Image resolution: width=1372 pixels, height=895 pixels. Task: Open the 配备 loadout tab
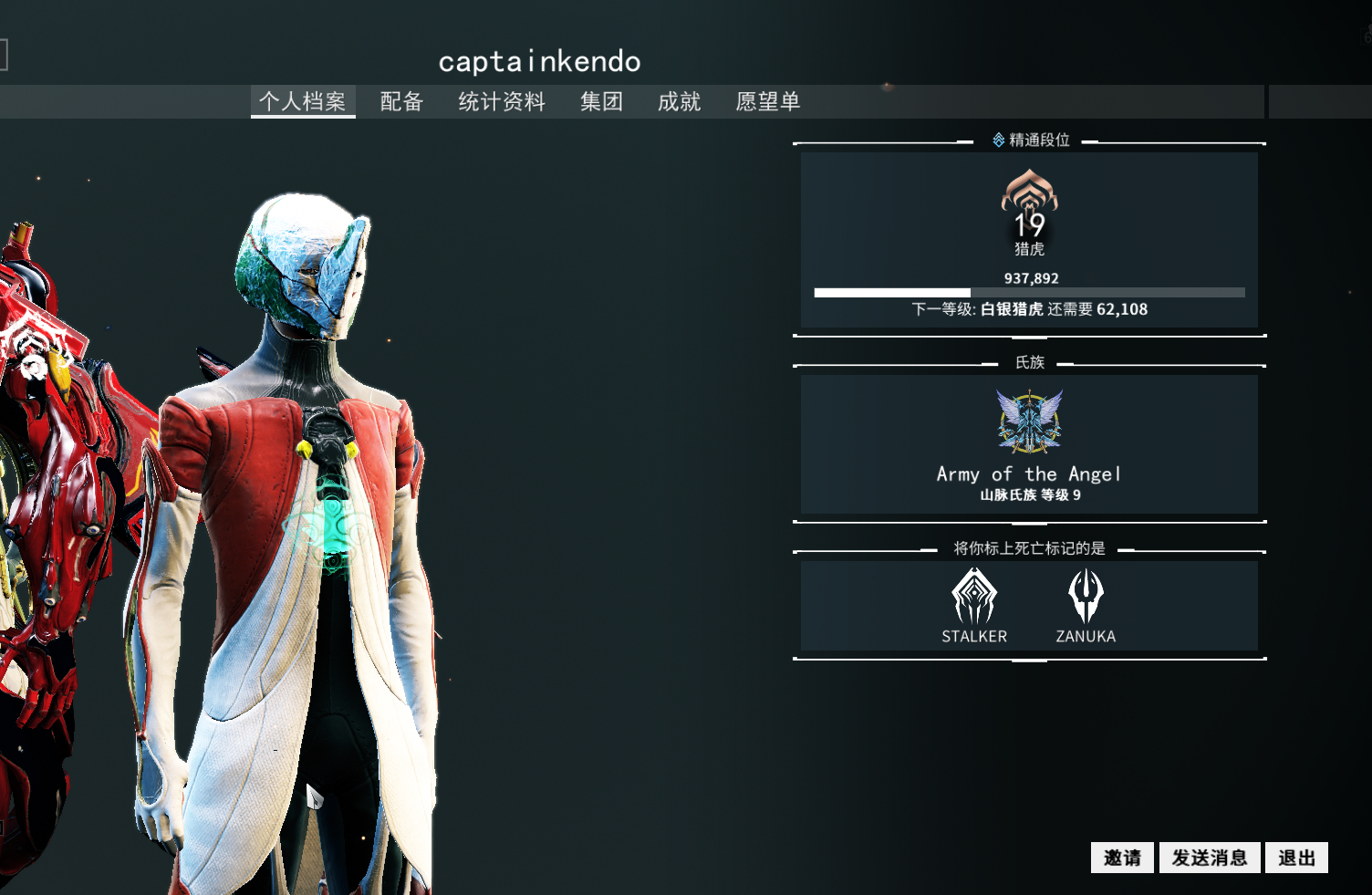401,101
